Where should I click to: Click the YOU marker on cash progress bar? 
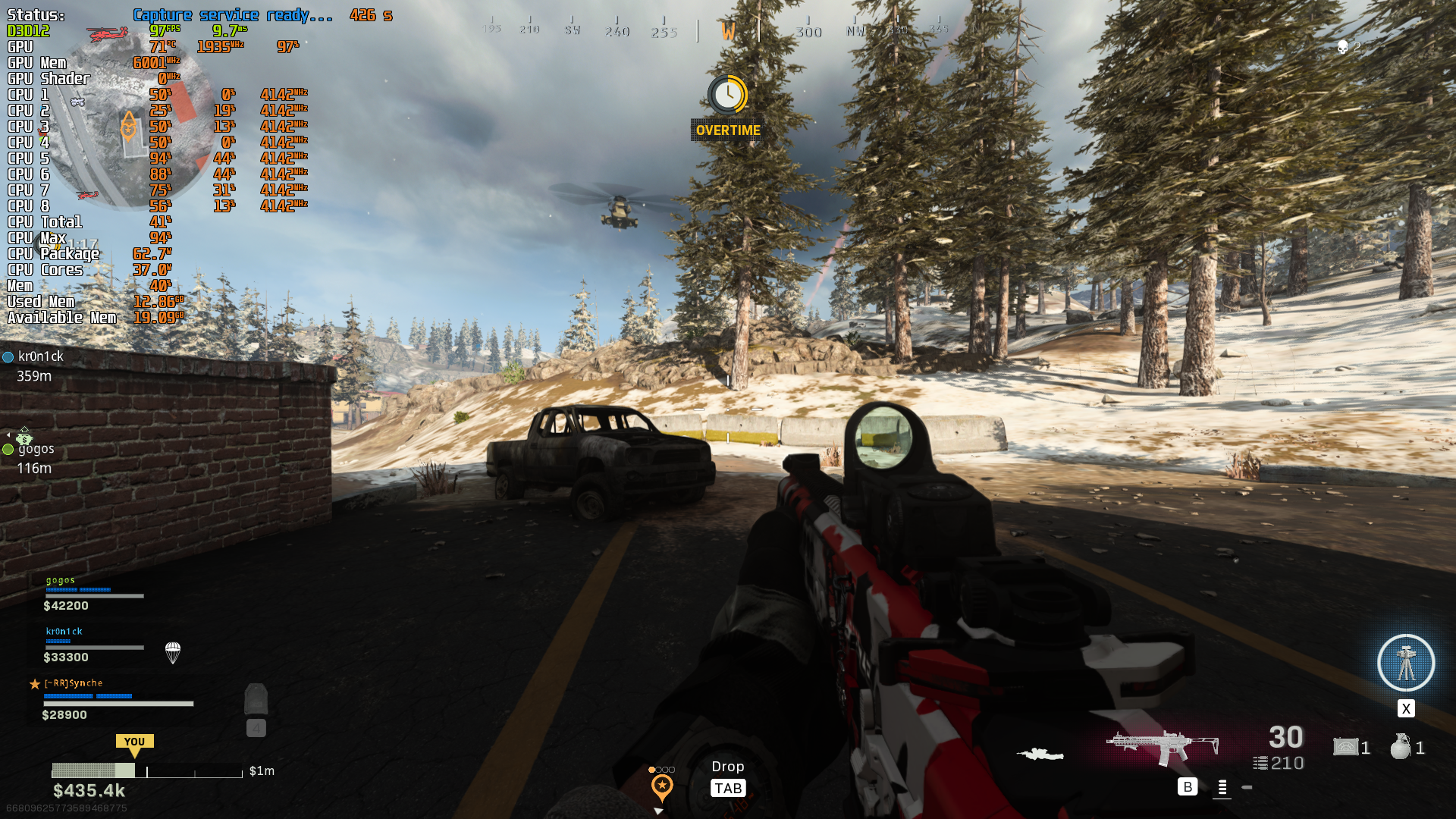coord(134,744)
